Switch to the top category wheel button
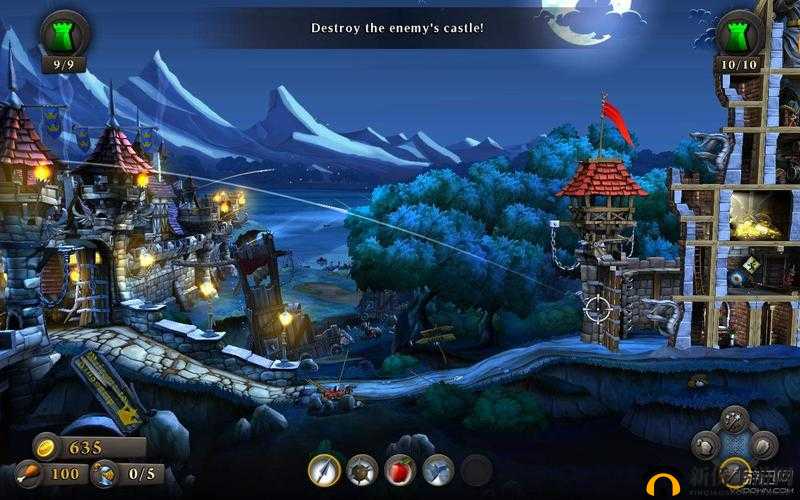This screenshot has height=500, width=800. tap(734, 420)
